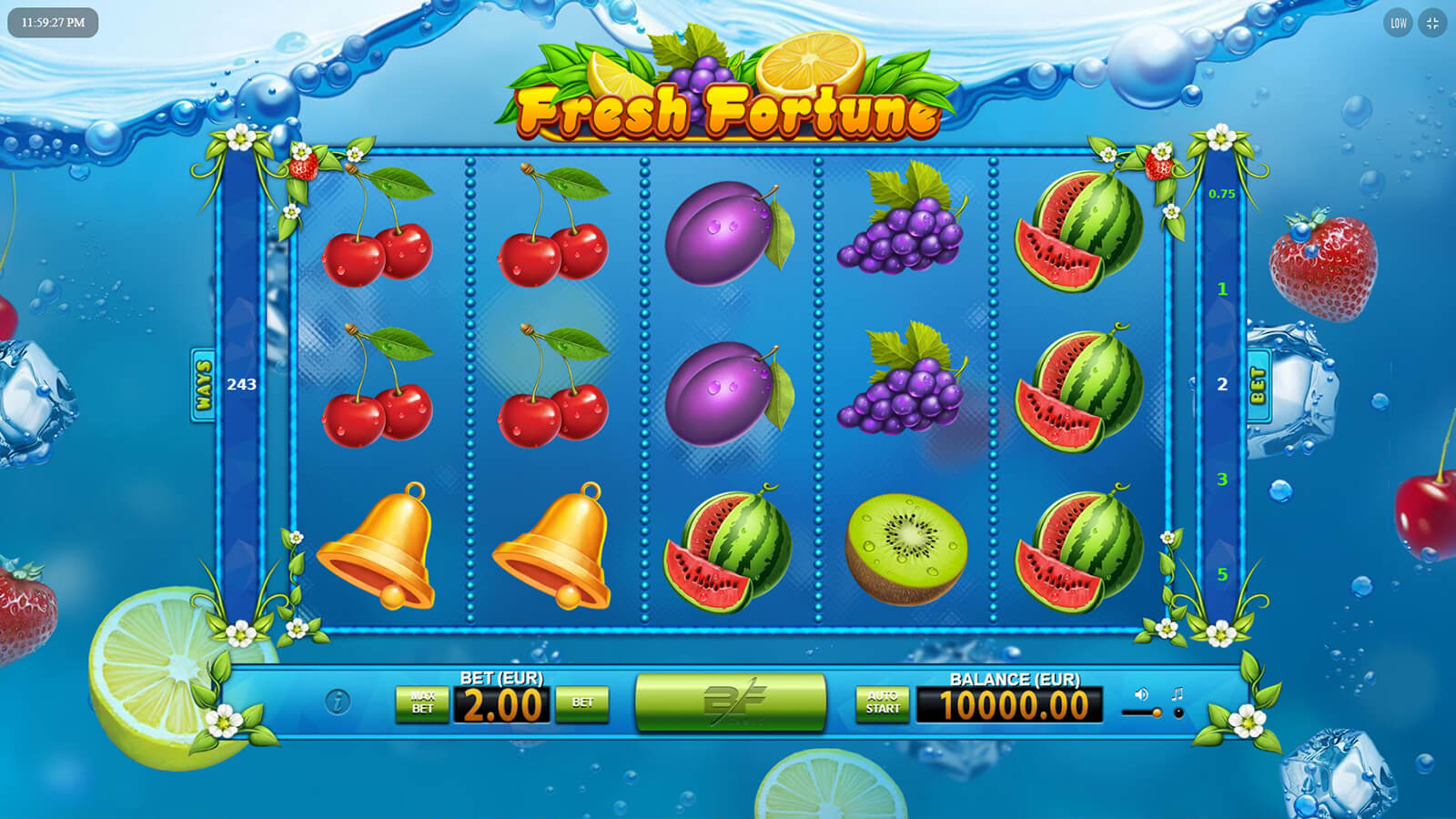Select bet level 1
Viewport: 1456px width, 819px height.
[1222, 289]
